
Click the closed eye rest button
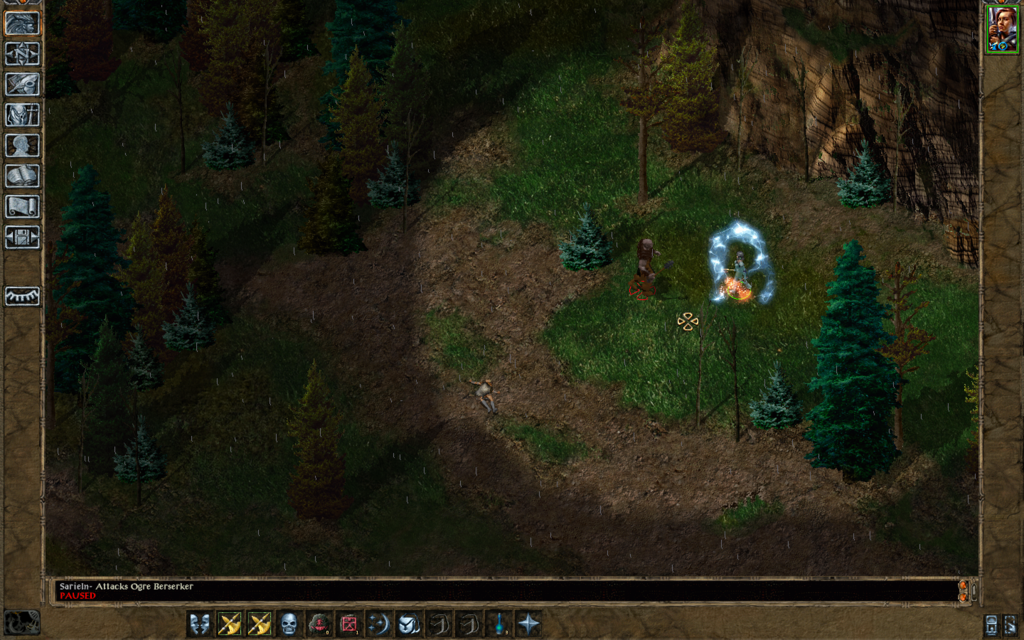[22, 296]
